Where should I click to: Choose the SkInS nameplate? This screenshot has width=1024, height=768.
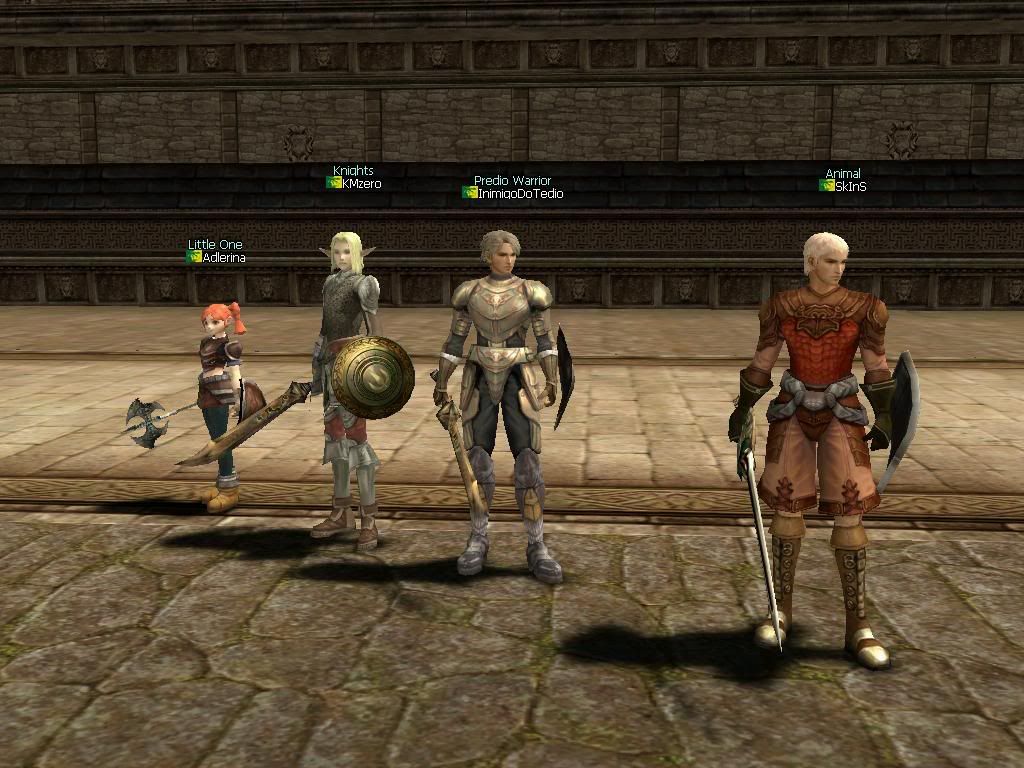point(849,187)
